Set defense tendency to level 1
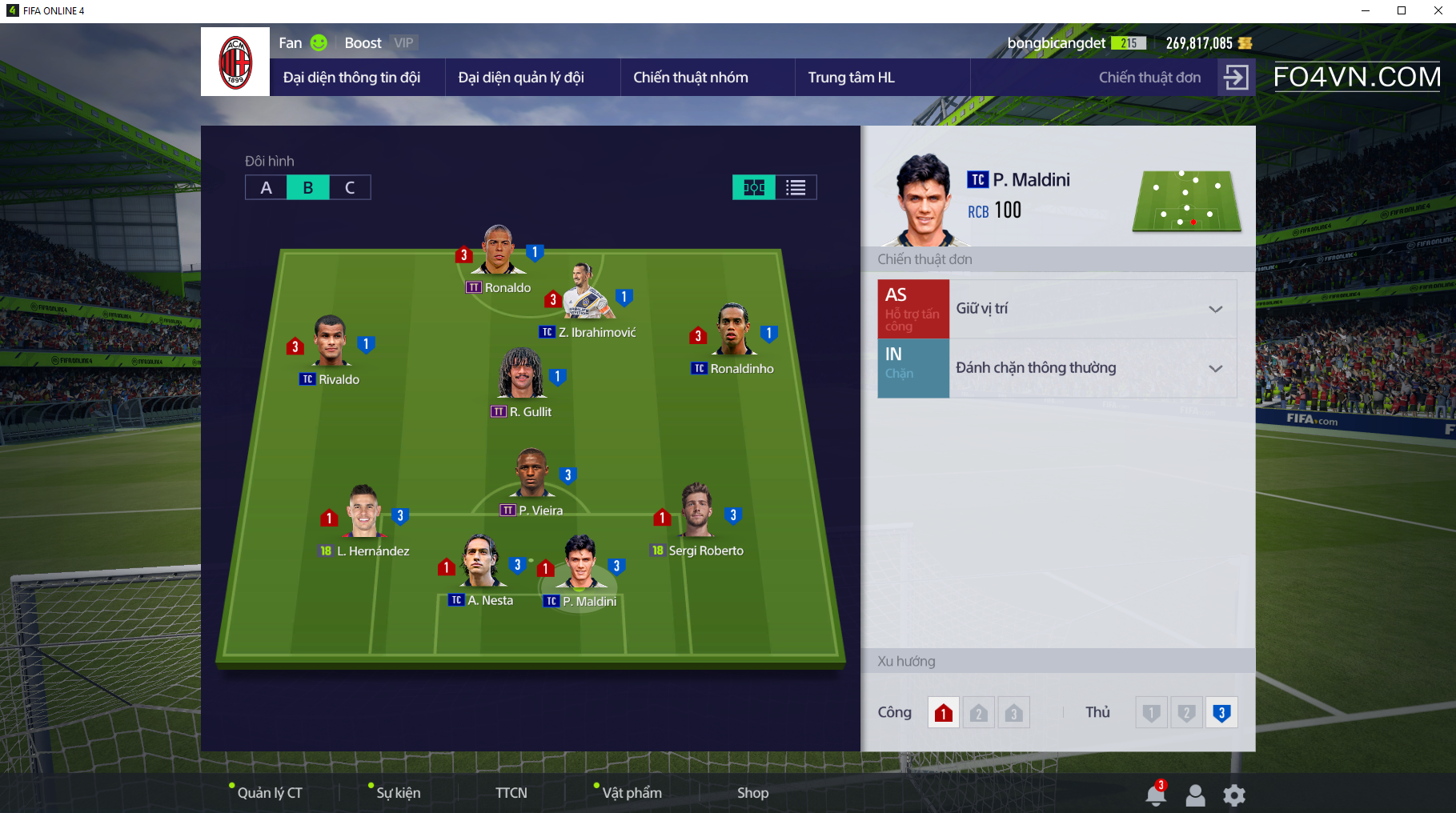This screenshot has height=813, width=1456. (x=1151, y=713)
